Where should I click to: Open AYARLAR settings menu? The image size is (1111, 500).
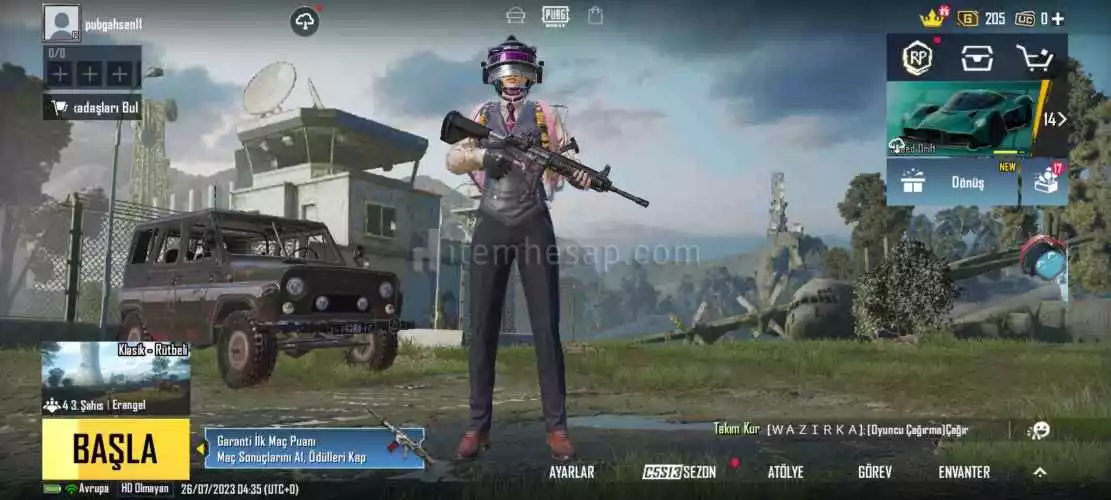pyautogui.click(x=571, y=472)
